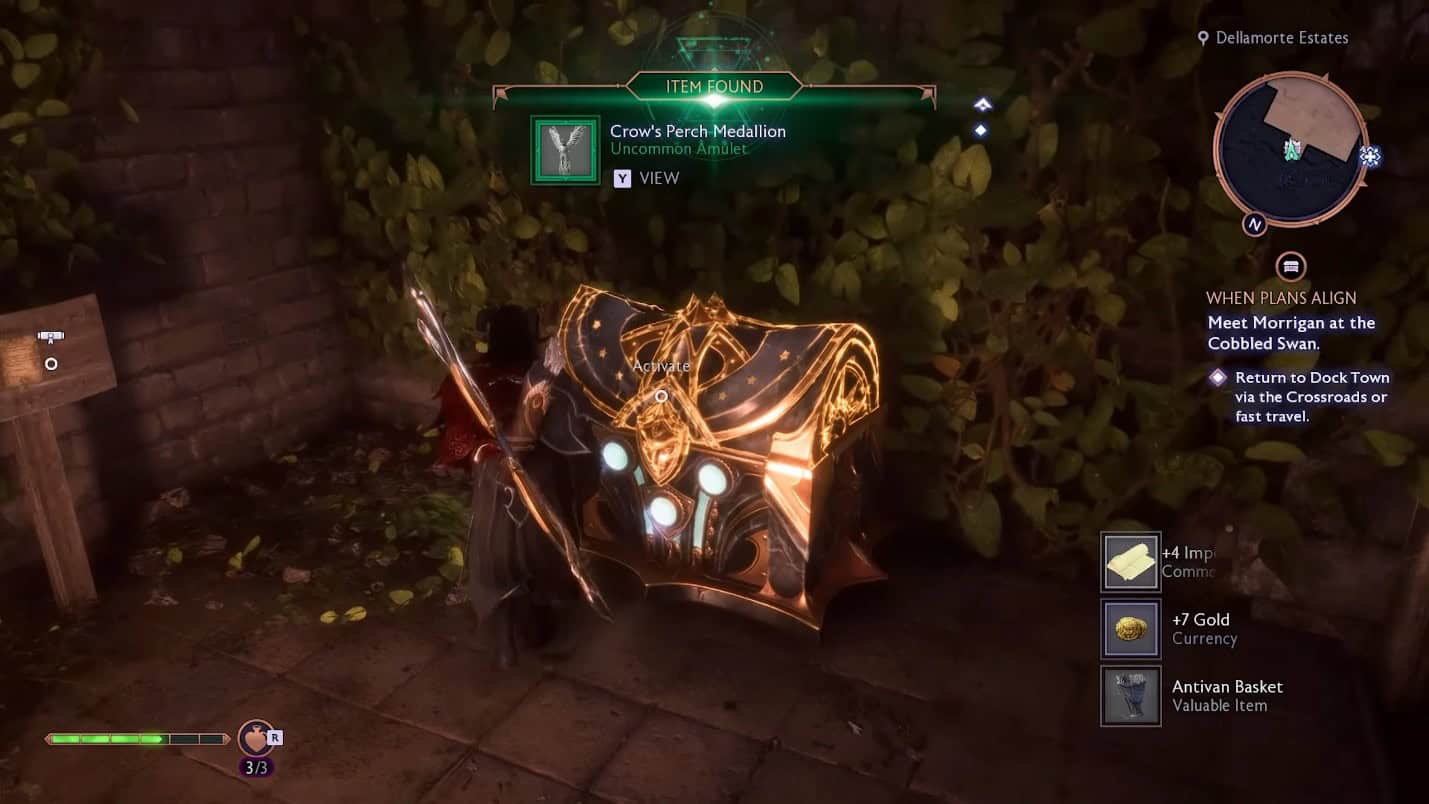Click the Crow's Perch Medallion amulet icon

(563, 150)
